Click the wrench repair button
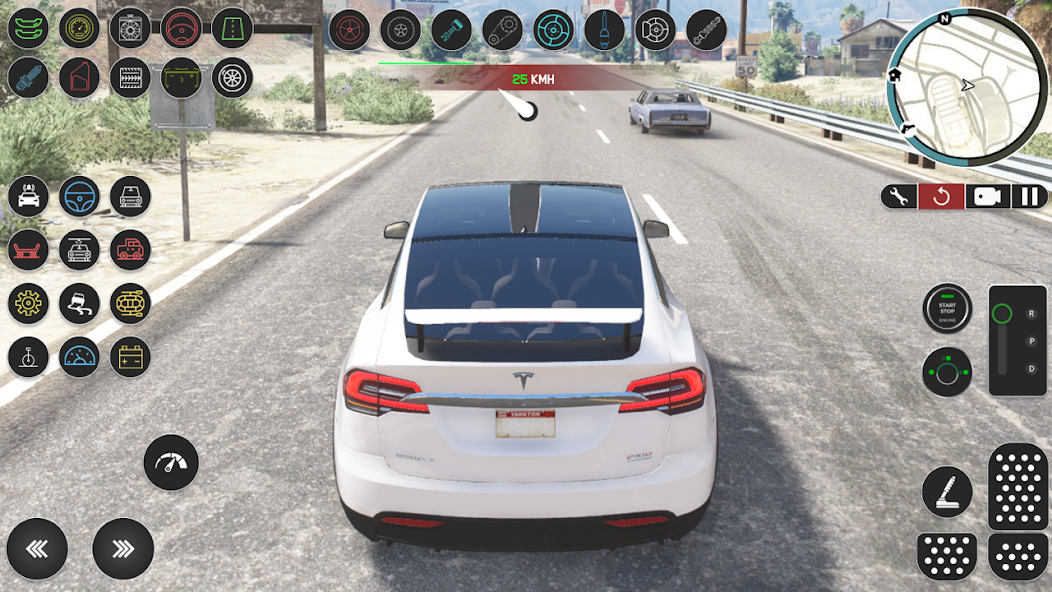The height and width of the screenshot is (592, 1052). pos(898,196)
